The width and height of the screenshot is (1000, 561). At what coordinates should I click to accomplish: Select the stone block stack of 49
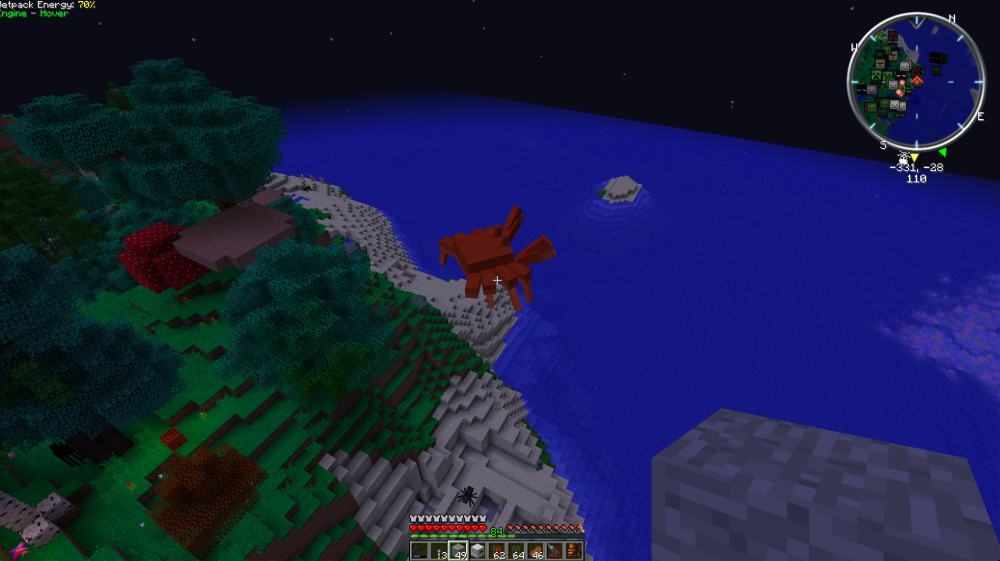coord(457,550)
